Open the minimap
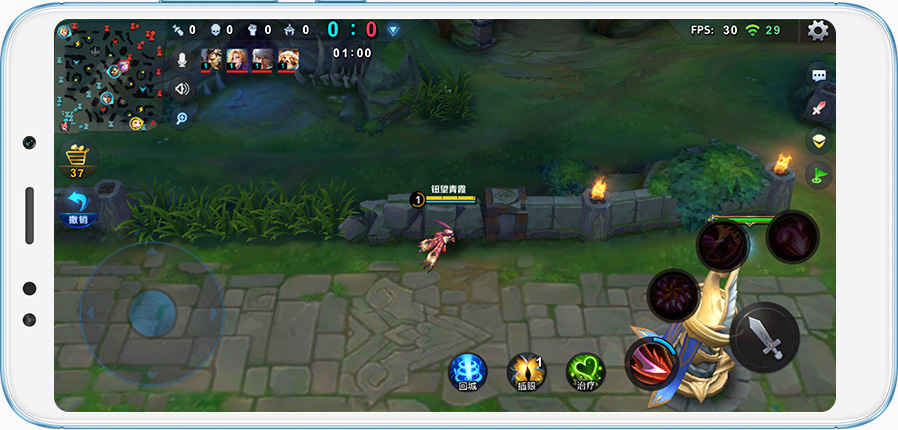Viewport: 898px width, 430px height. point(108,78)
